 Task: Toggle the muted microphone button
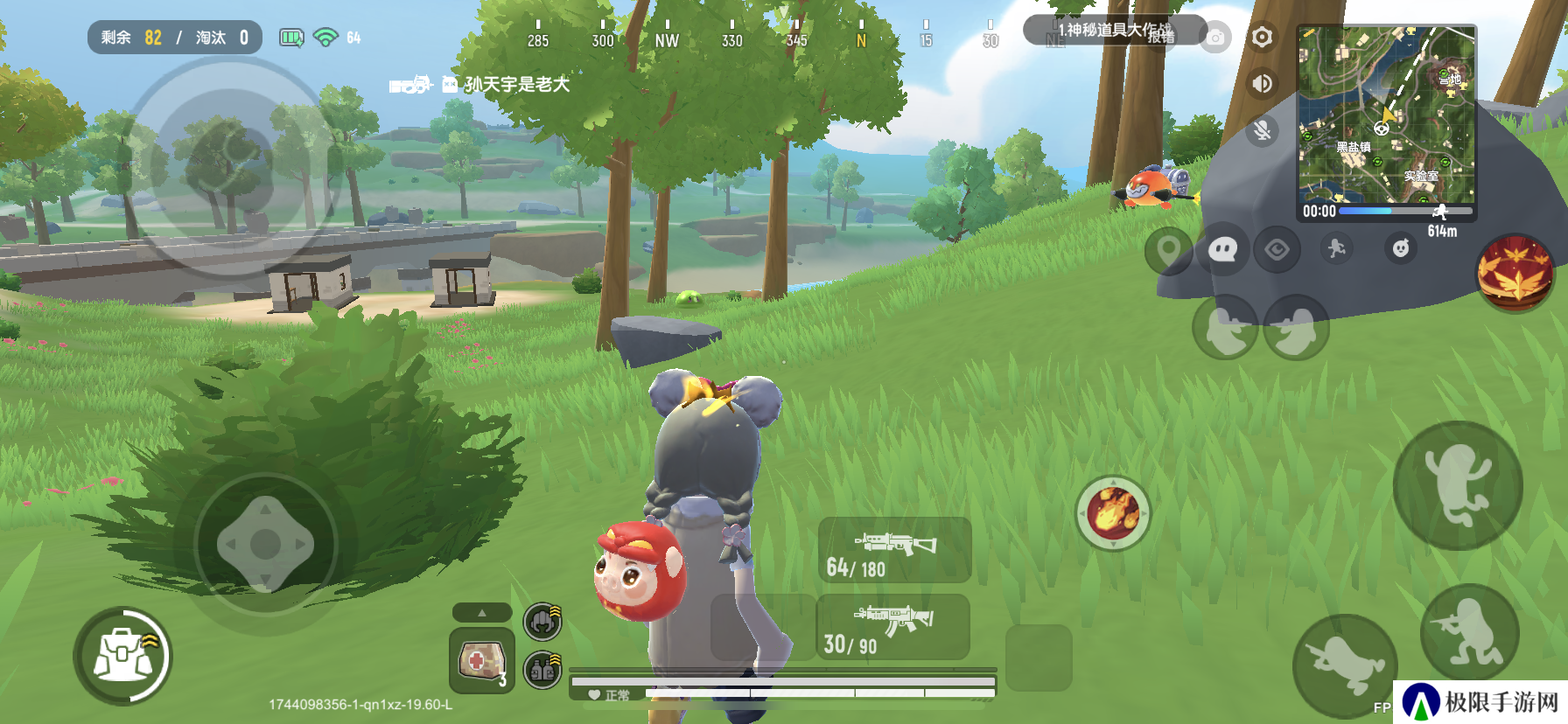pyautogui.click(x=1262, y=131)
